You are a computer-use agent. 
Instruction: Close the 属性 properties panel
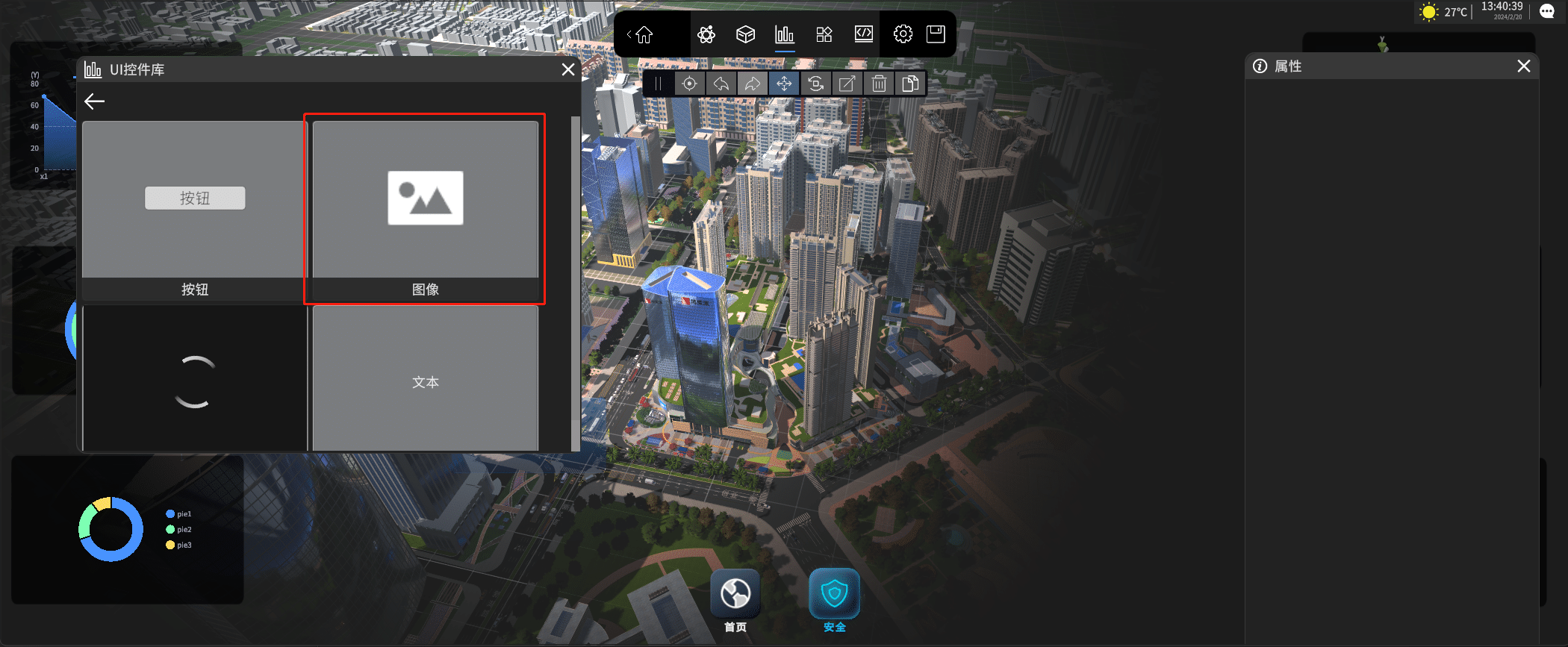point(1524,66)
